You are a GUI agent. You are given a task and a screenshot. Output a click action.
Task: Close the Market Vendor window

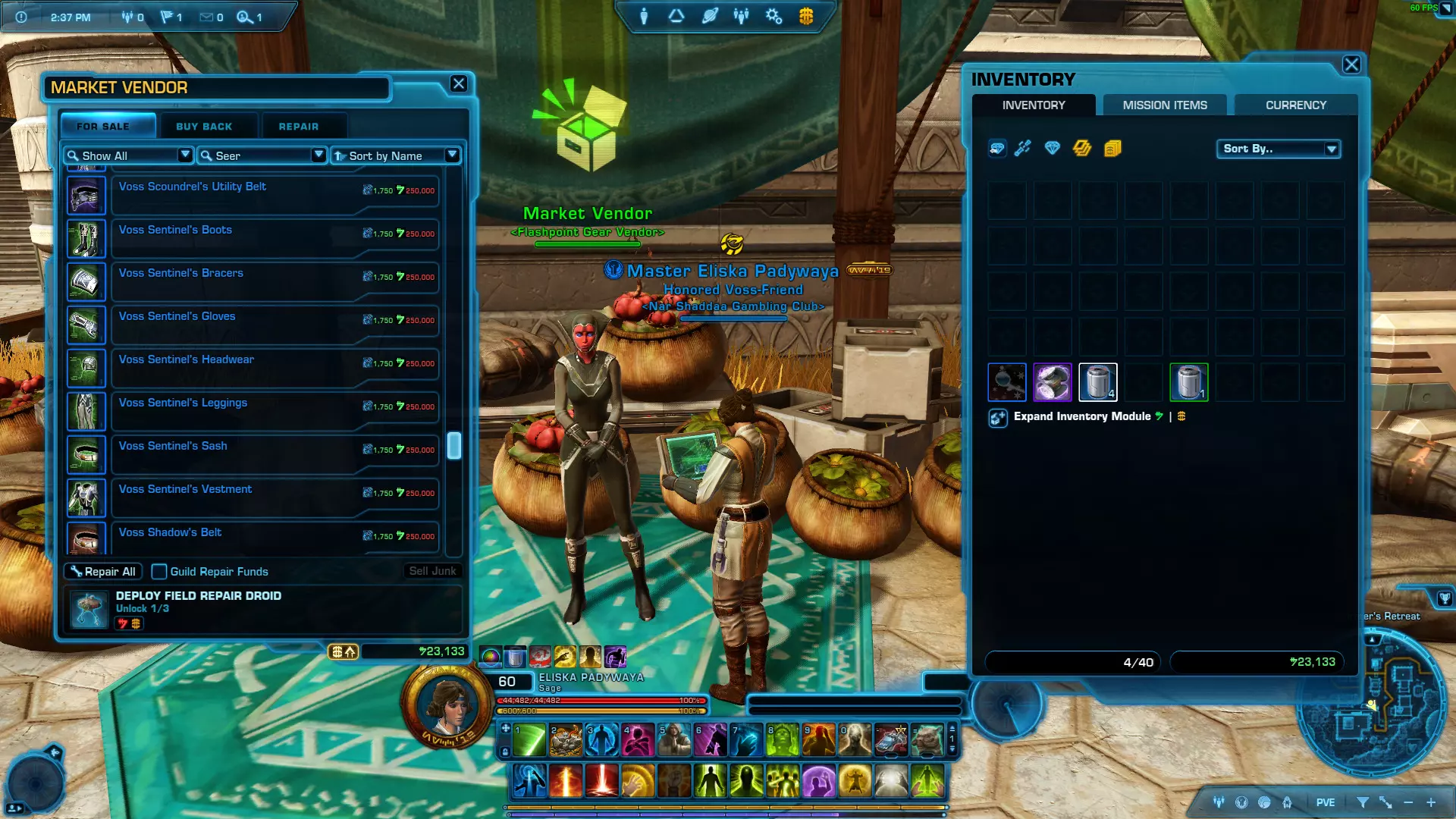(459, 84)
